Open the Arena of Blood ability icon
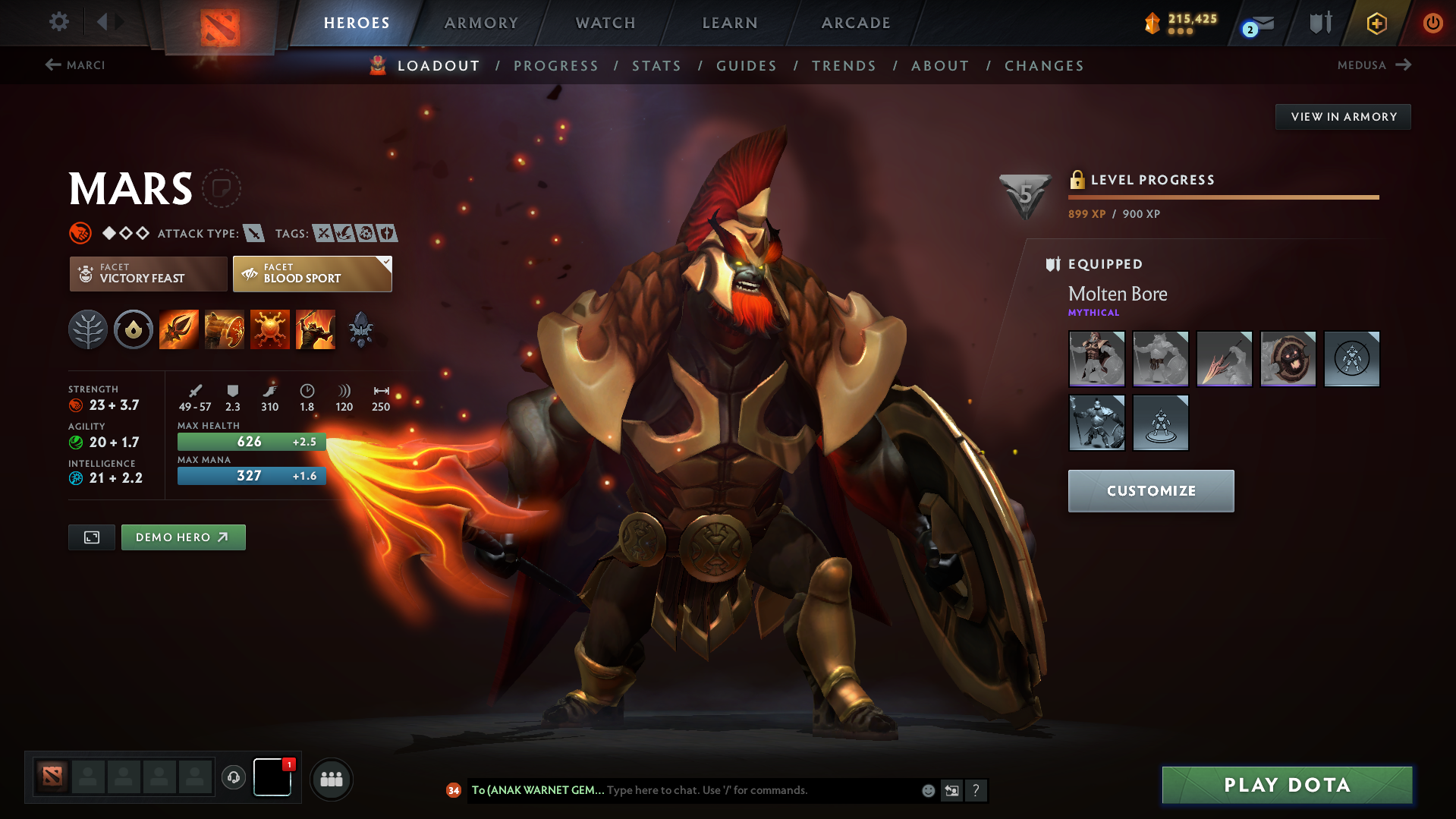Screen dimensions: 1456x819 tap(315, 329)
